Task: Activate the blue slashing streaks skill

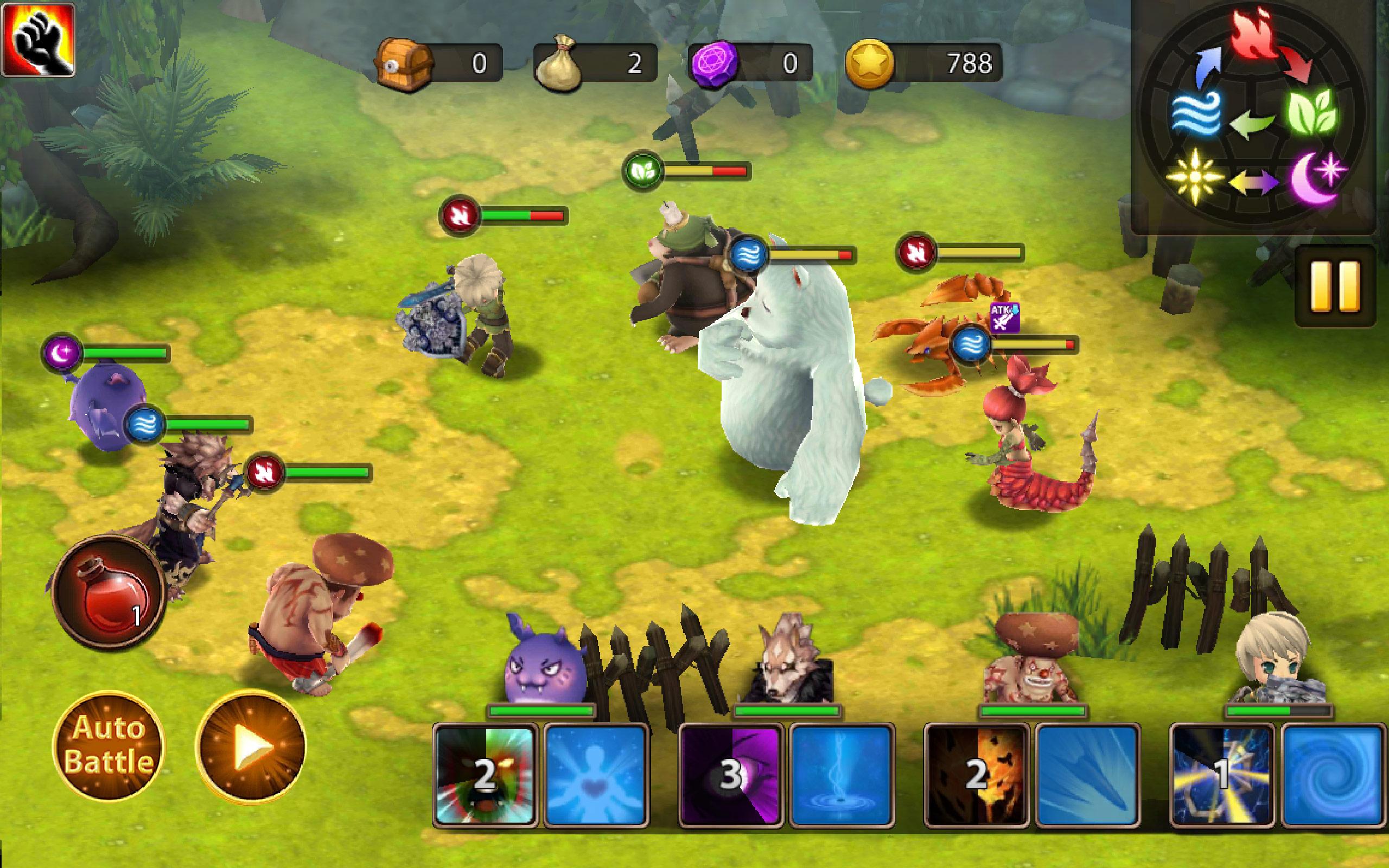Action: pyautogui.click(x=1087, y=776)
